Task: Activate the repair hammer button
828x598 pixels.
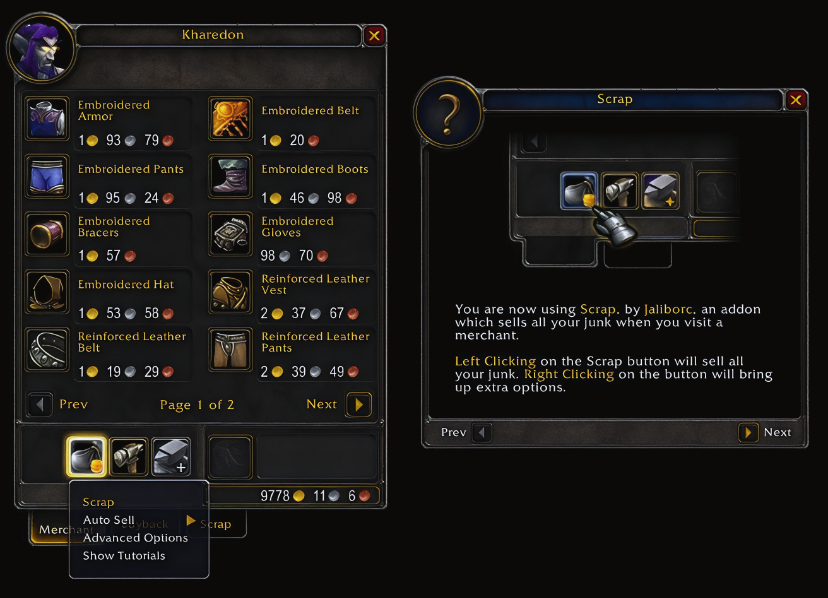Action: (x=128, y=456)
